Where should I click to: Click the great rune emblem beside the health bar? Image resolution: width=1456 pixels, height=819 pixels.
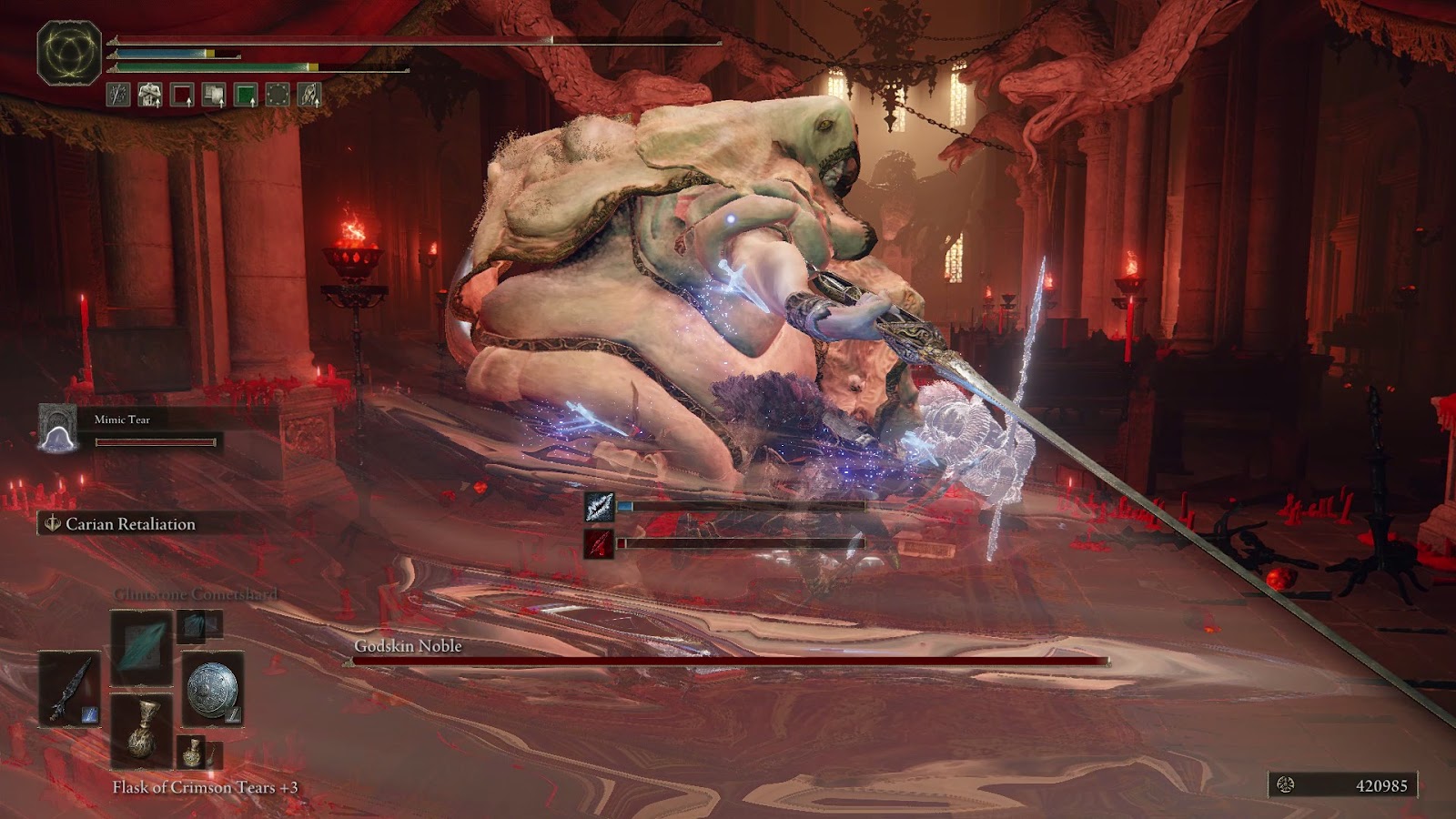(69, 52)
